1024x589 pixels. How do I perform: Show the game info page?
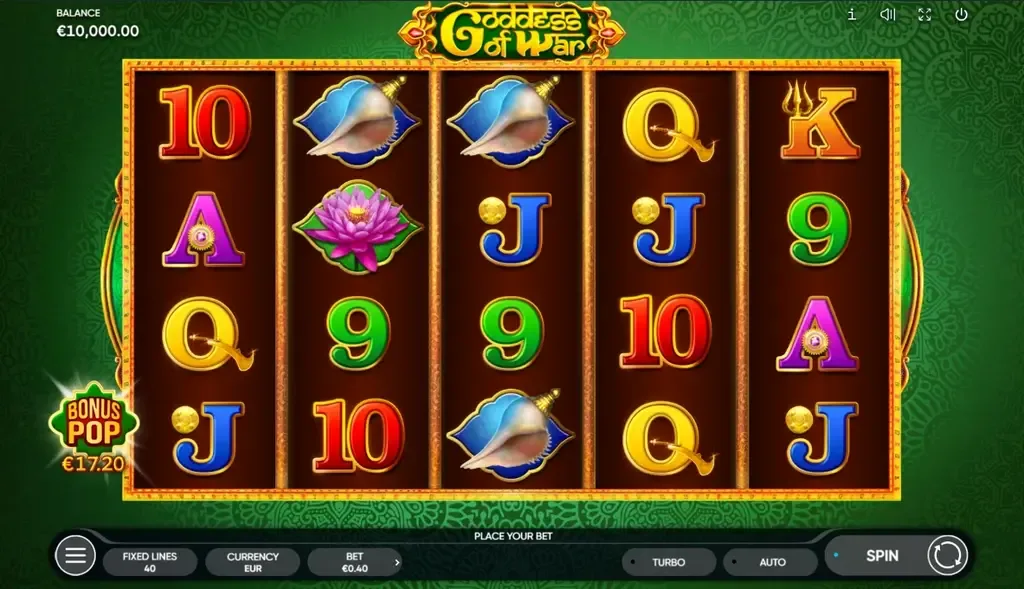tap(851, 14)
